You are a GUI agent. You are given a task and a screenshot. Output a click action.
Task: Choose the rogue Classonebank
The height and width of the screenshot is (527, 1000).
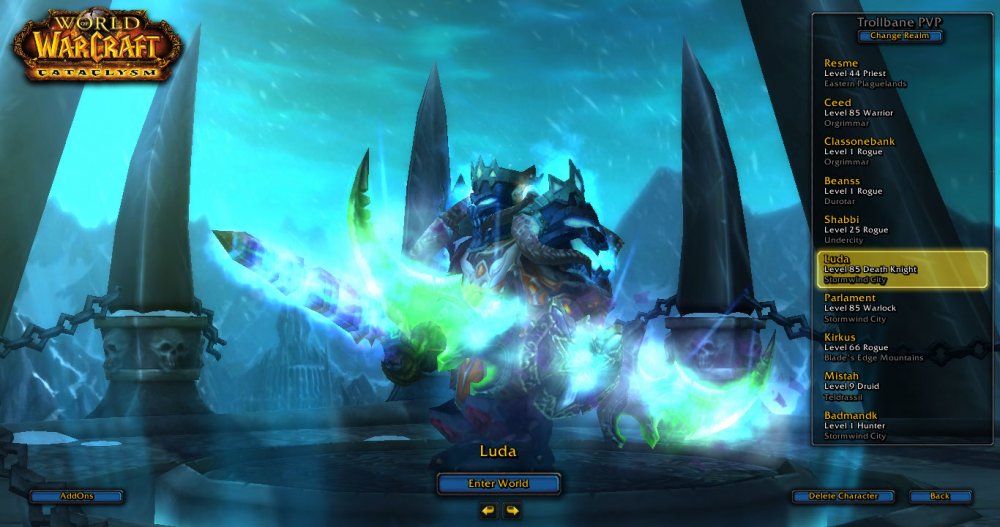coord(880,151)
